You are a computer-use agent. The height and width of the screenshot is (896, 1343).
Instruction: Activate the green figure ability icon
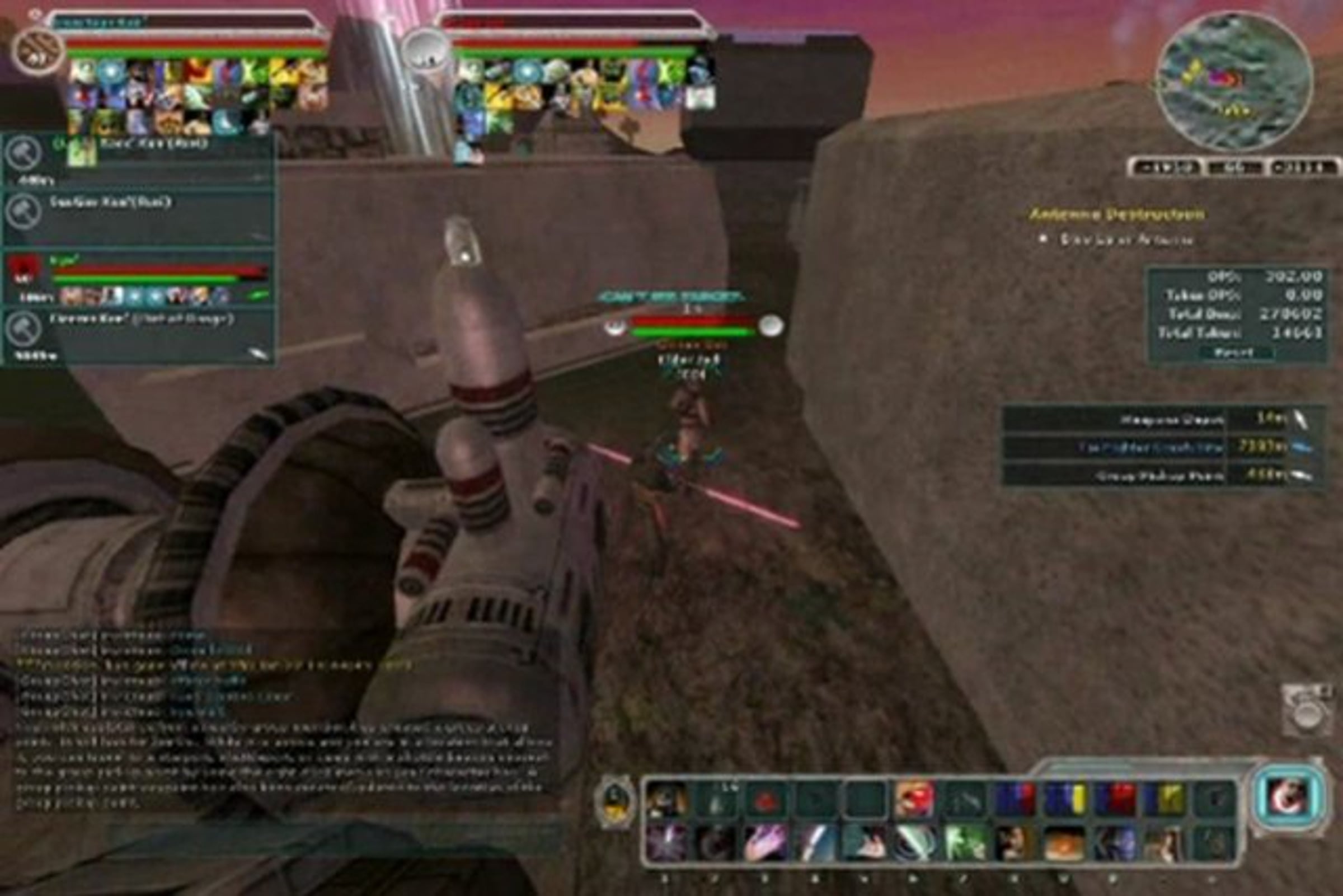[964, 843]
